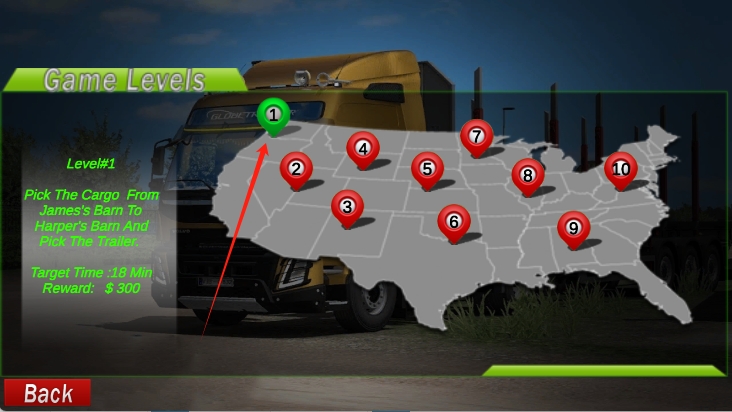Select the green level 1 map pin
Viewport: 732px width, 412px height.
(273, 115)
